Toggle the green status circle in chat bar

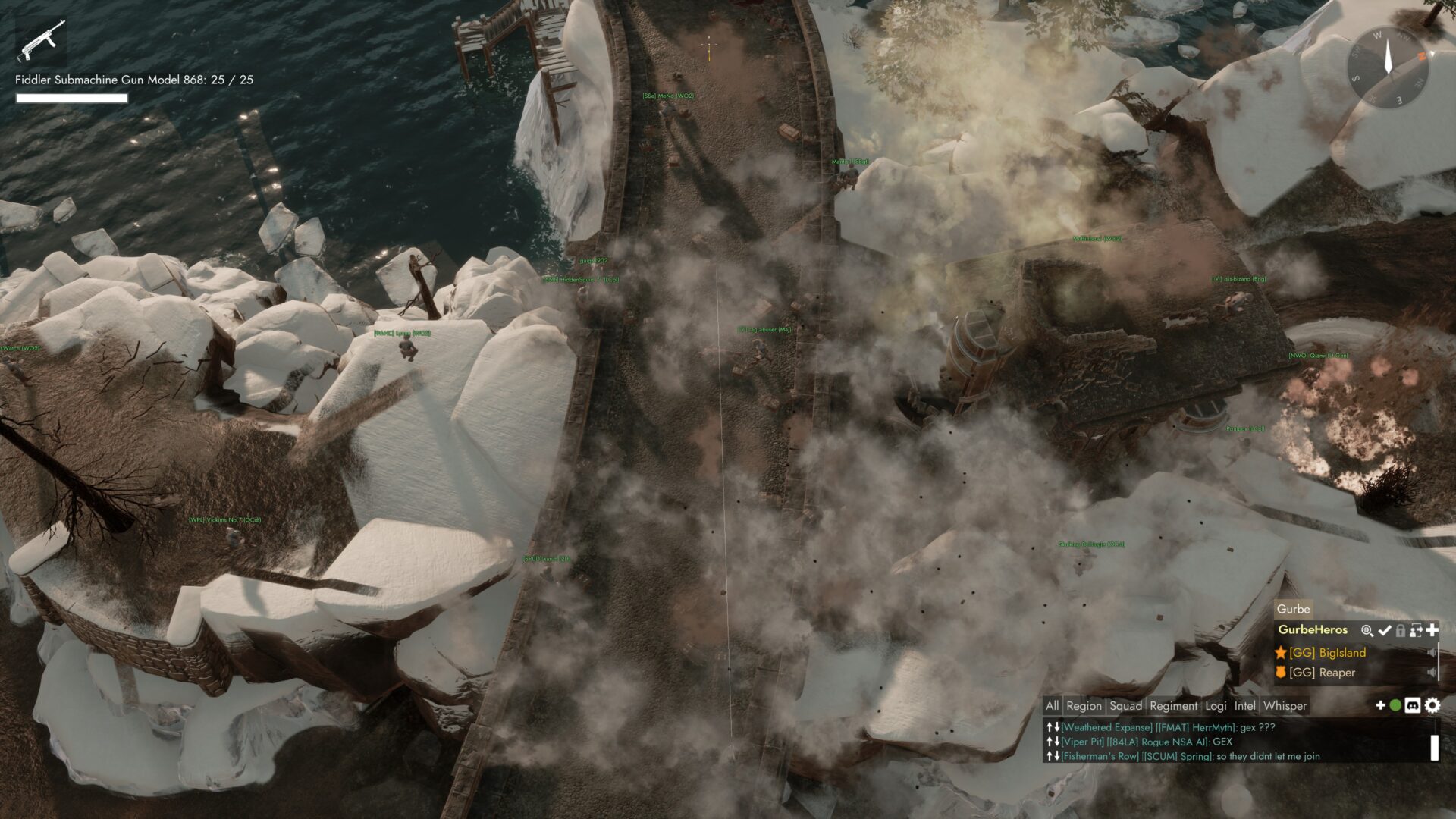[x=1395, y=705]
